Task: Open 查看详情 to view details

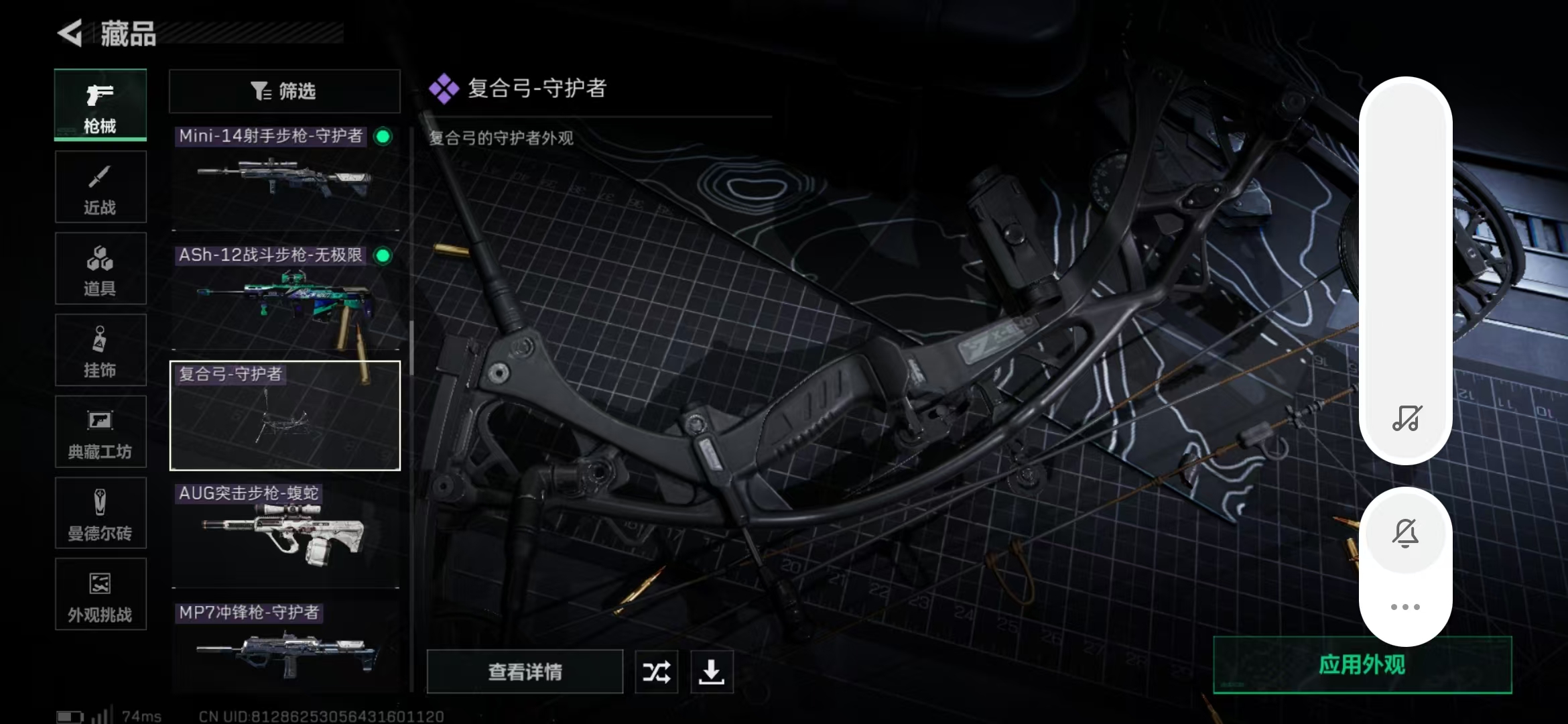Action: pos(525,671)
